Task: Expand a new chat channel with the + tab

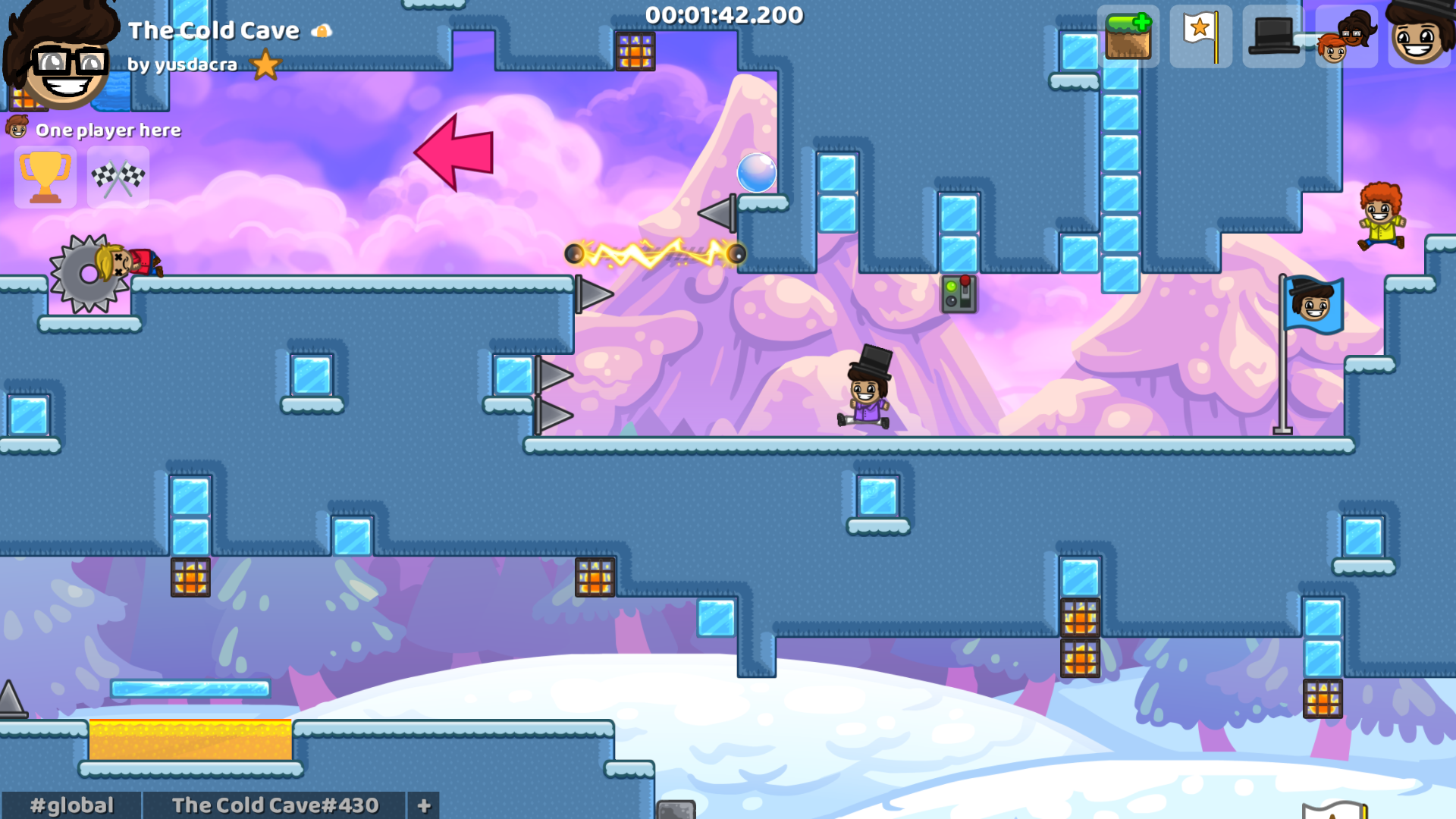Action: (x=422, y=806)
